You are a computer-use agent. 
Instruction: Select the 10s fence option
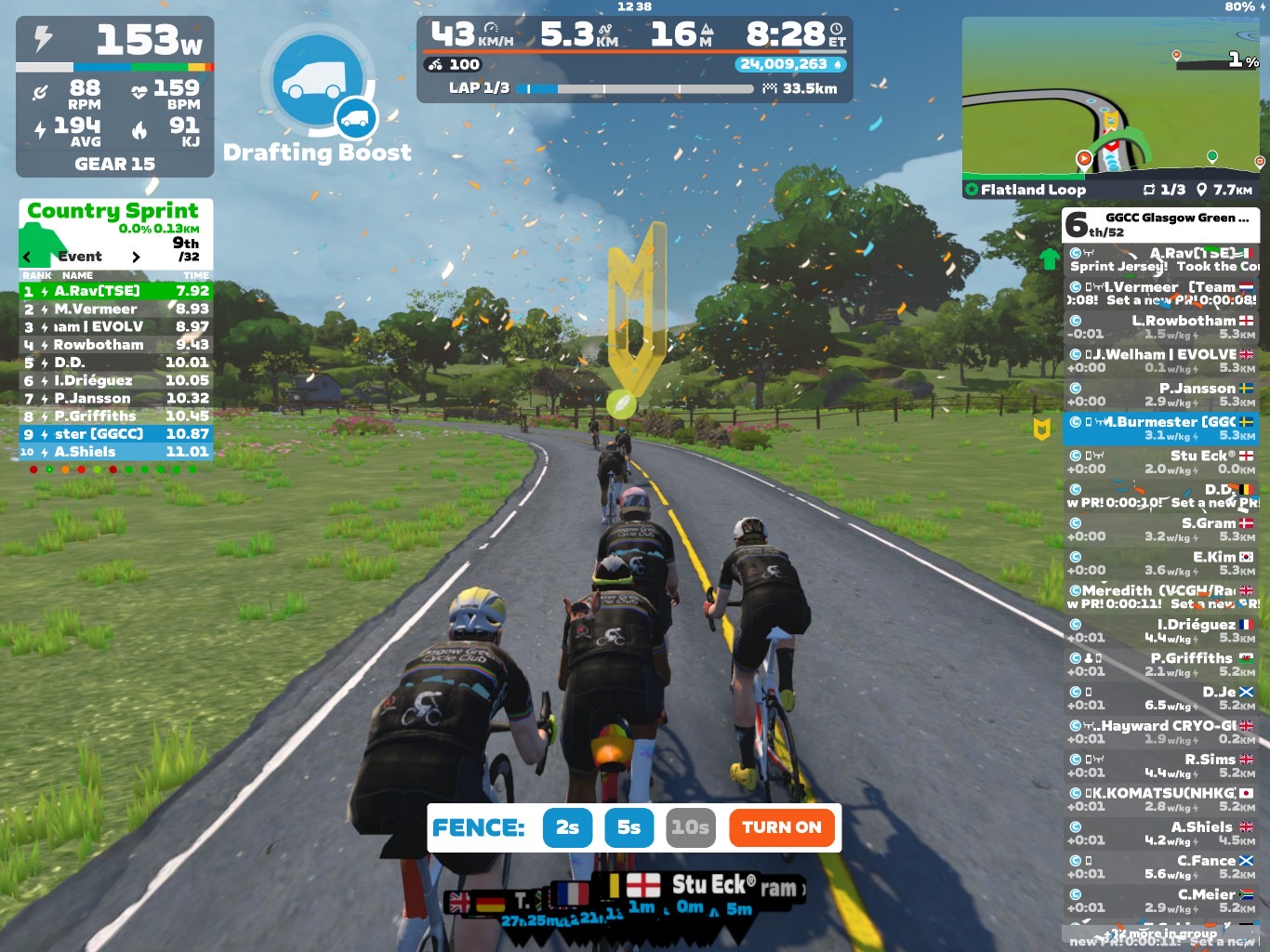691,827
